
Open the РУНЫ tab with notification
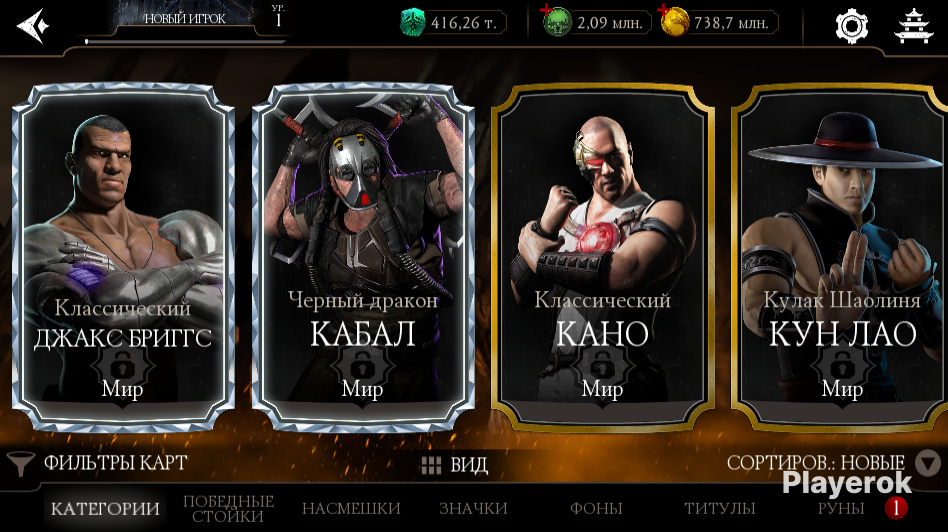pos(841,509)
